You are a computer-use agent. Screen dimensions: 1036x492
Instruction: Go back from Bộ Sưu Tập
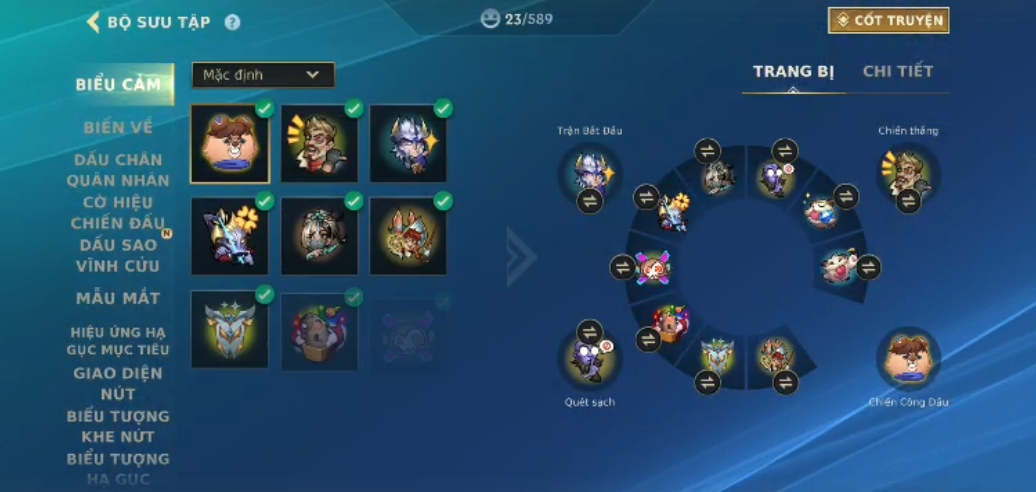tap(94, 21)
